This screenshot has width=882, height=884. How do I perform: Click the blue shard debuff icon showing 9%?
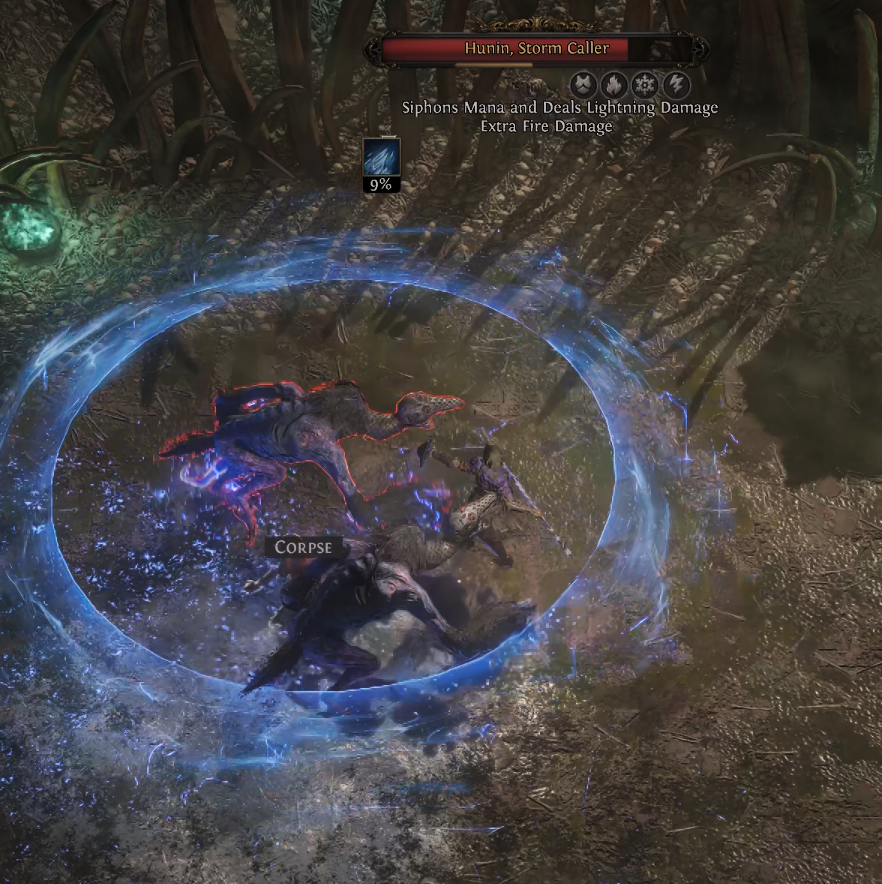(381, 158)
